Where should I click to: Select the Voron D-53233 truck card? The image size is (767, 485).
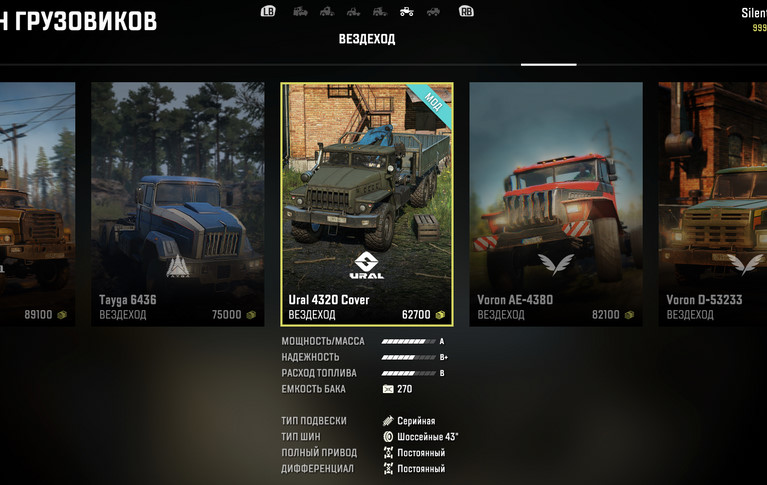[x=714, y=204]
